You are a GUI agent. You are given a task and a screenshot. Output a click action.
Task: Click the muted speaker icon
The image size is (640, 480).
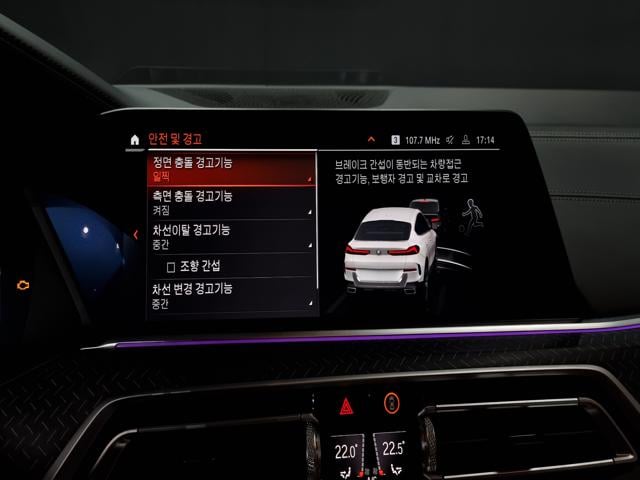click(451, 140)
